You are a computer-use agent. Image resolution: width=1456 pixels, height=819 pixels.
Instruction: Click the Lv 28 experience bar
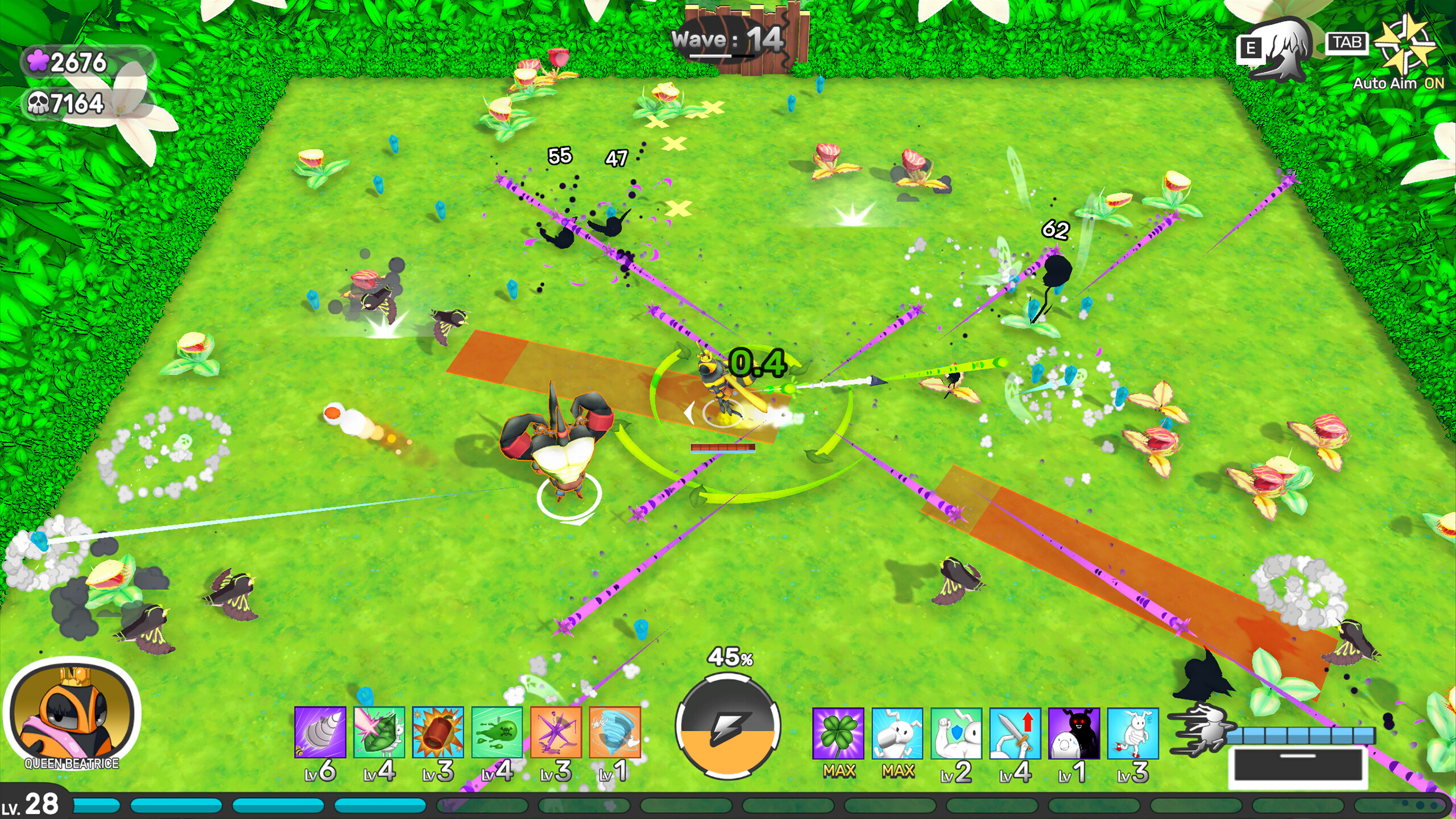pos(227,803)
